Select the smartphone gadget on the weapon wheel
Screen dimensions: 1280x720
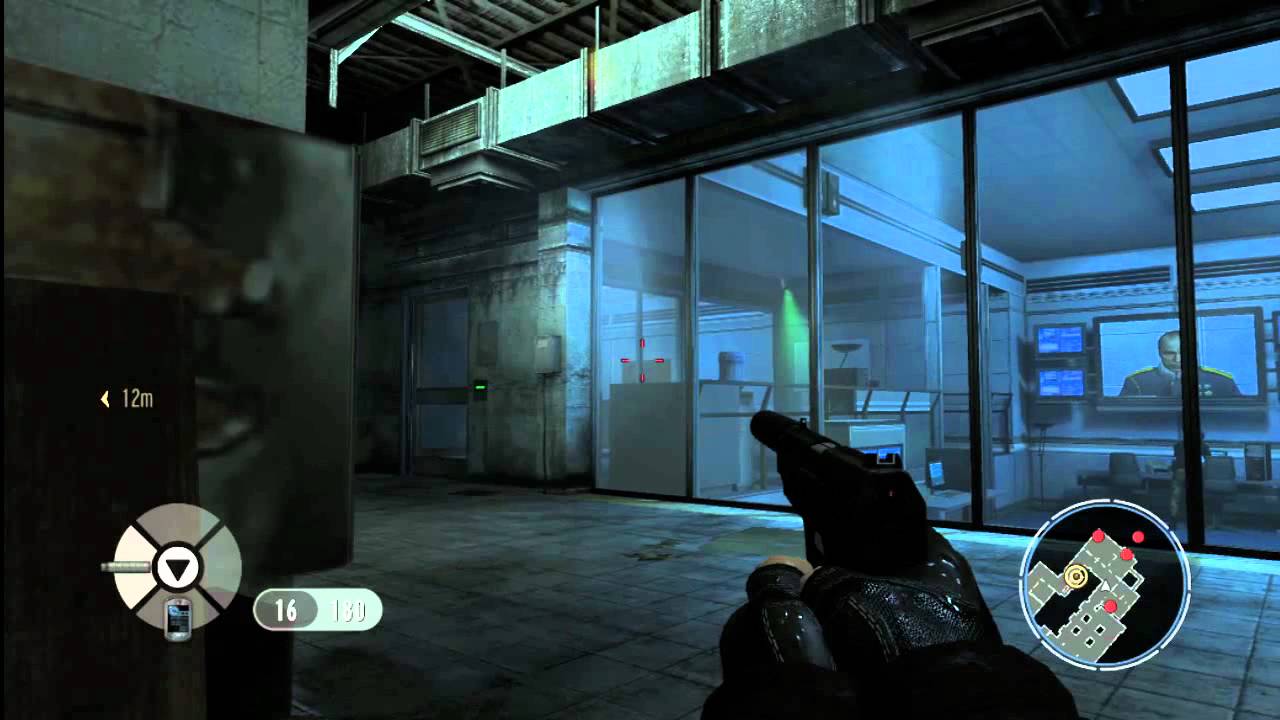click(x=179, y=616)
